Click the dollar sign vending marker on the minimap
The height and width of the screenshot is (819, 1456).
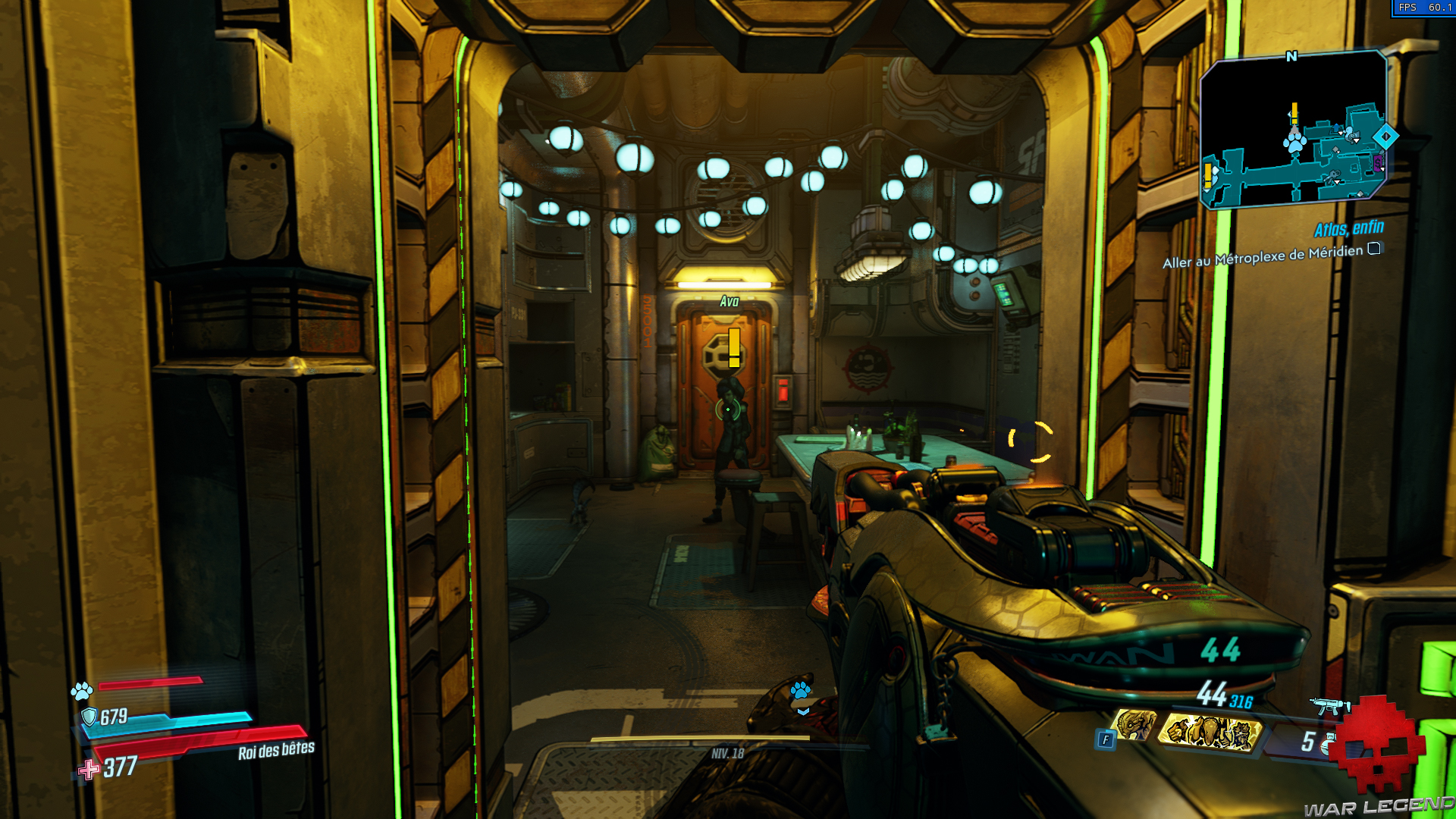click(x=1378, y=162)
